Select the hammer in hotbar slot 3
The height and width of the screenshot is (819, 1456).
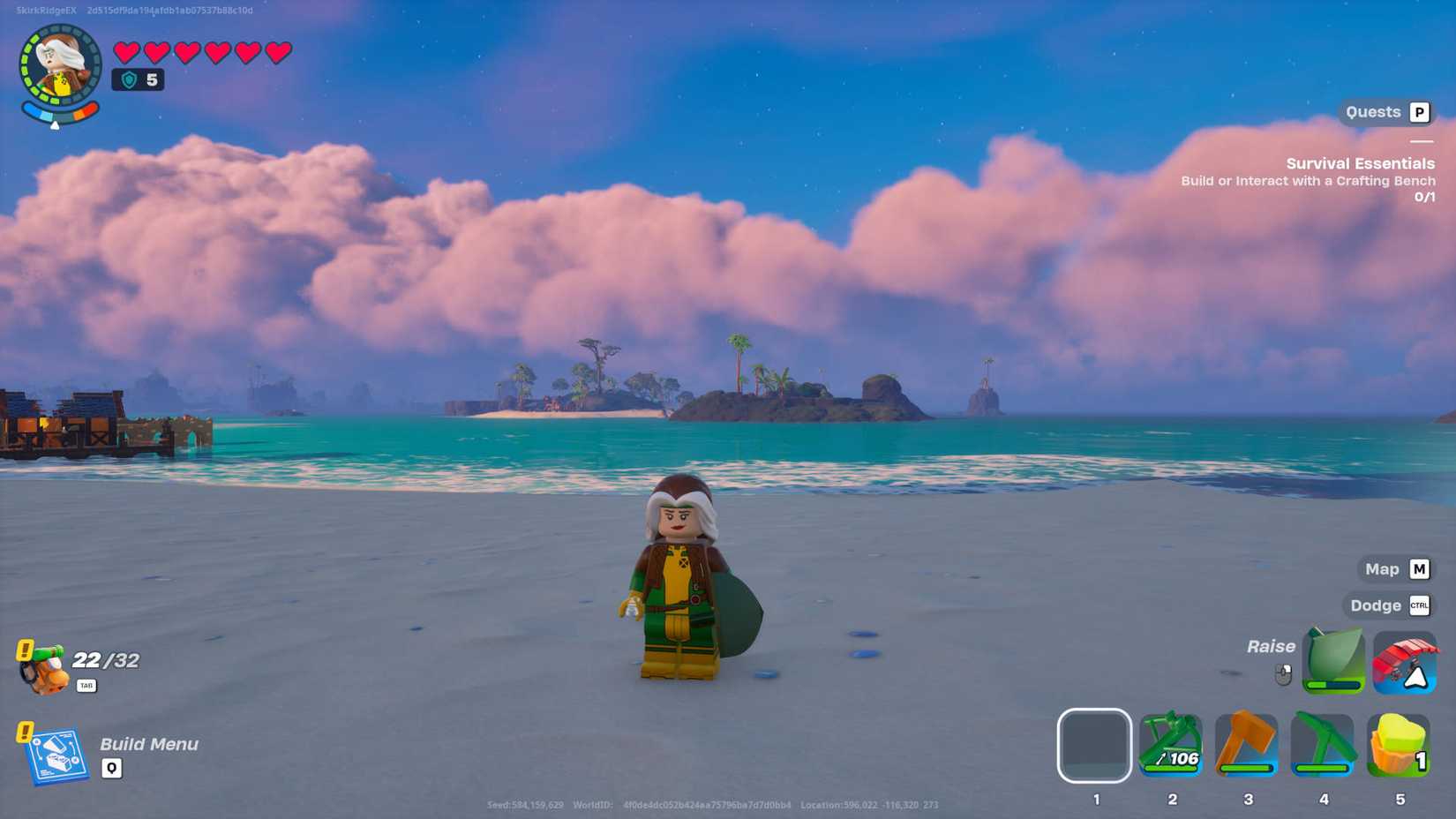1248,746
